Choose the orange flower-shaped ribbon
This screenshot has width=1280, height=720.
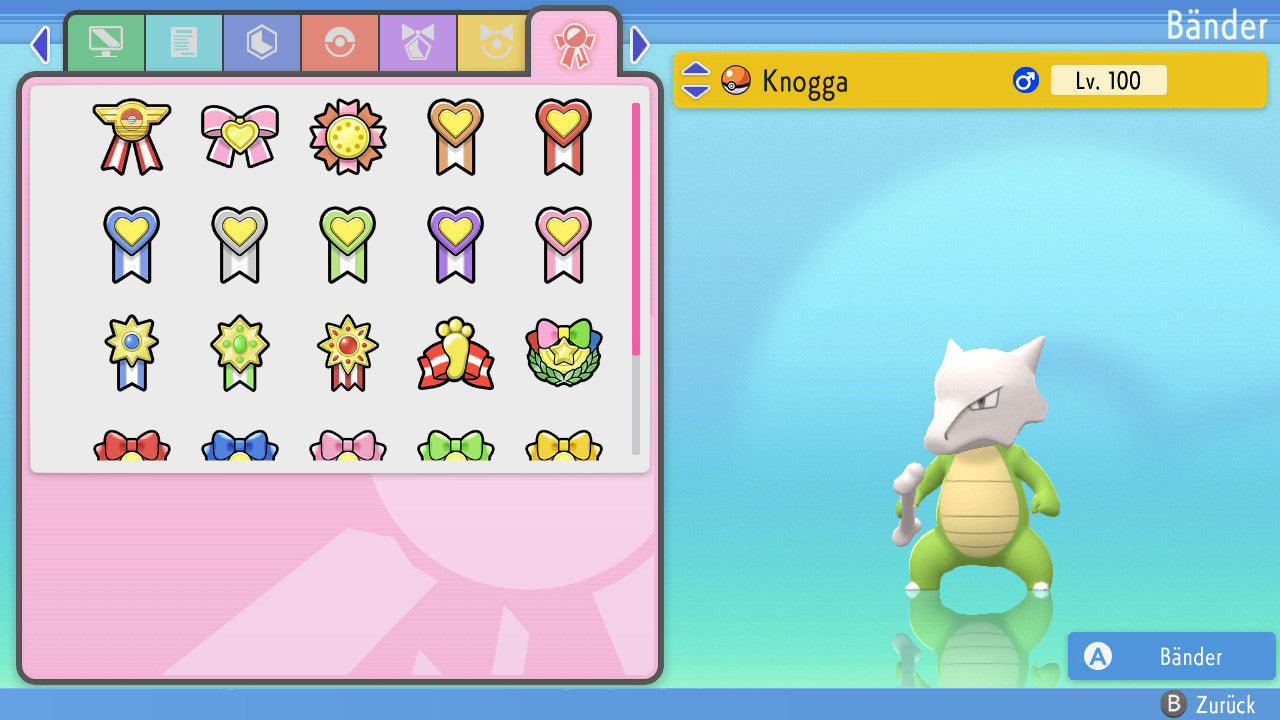(348, 136)
